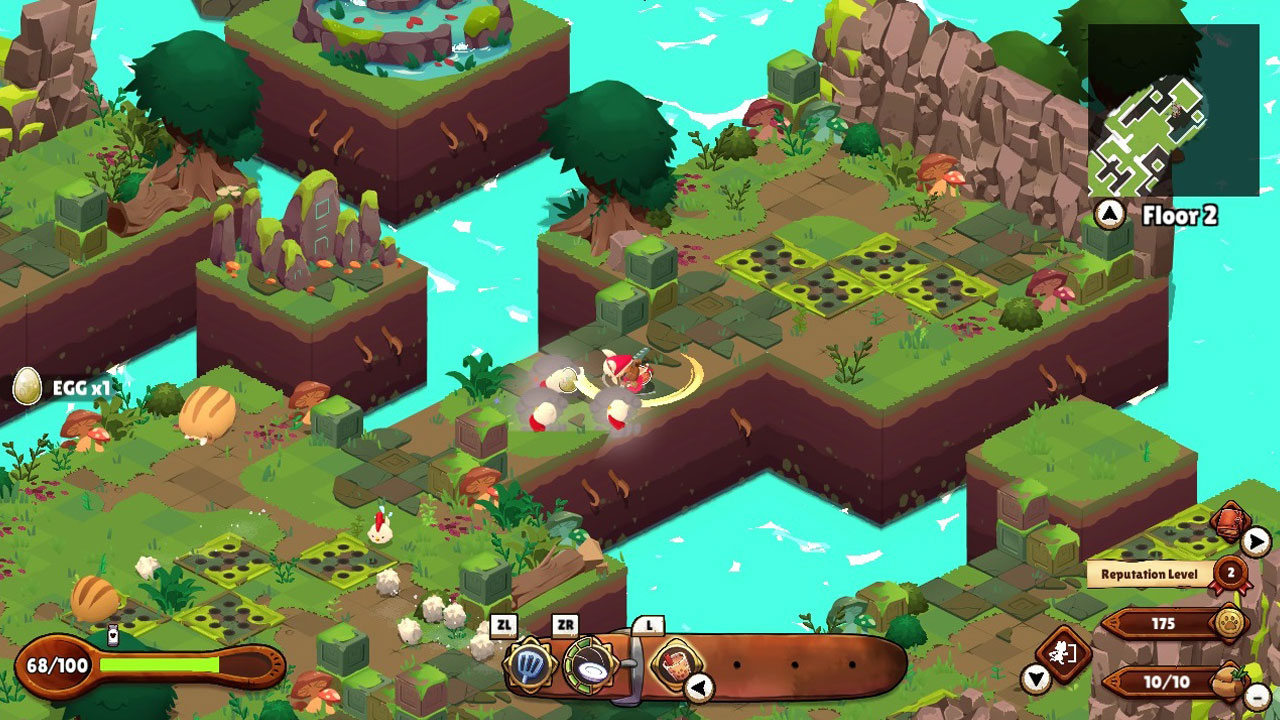This screenshot has height=720, width=1280.
Task: Open the ingredient bag icon
Action: 1228,683
